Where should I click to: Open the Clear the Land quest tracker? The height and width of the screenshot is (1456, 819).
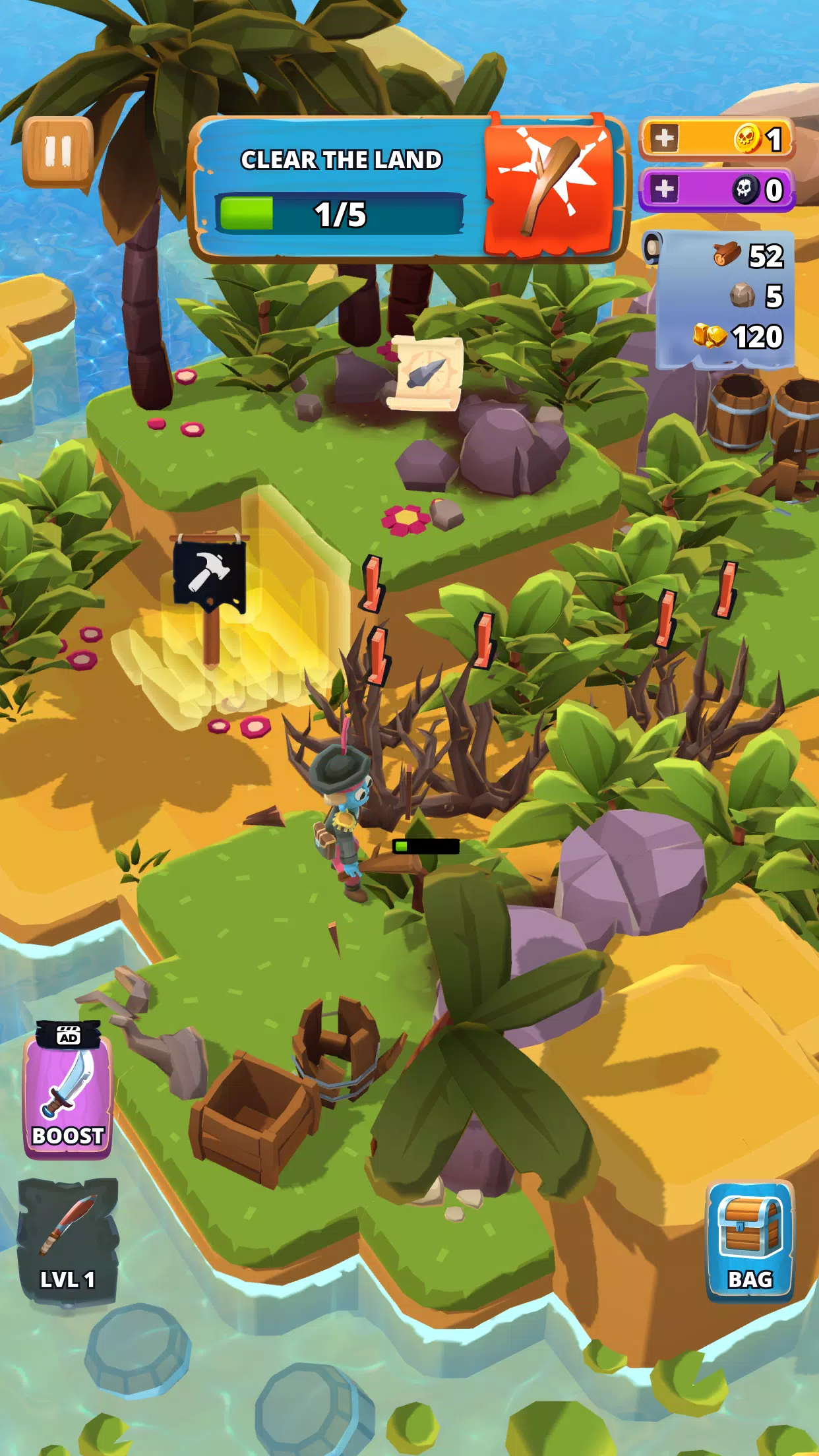pyautogui.click(x=406, y=189)
